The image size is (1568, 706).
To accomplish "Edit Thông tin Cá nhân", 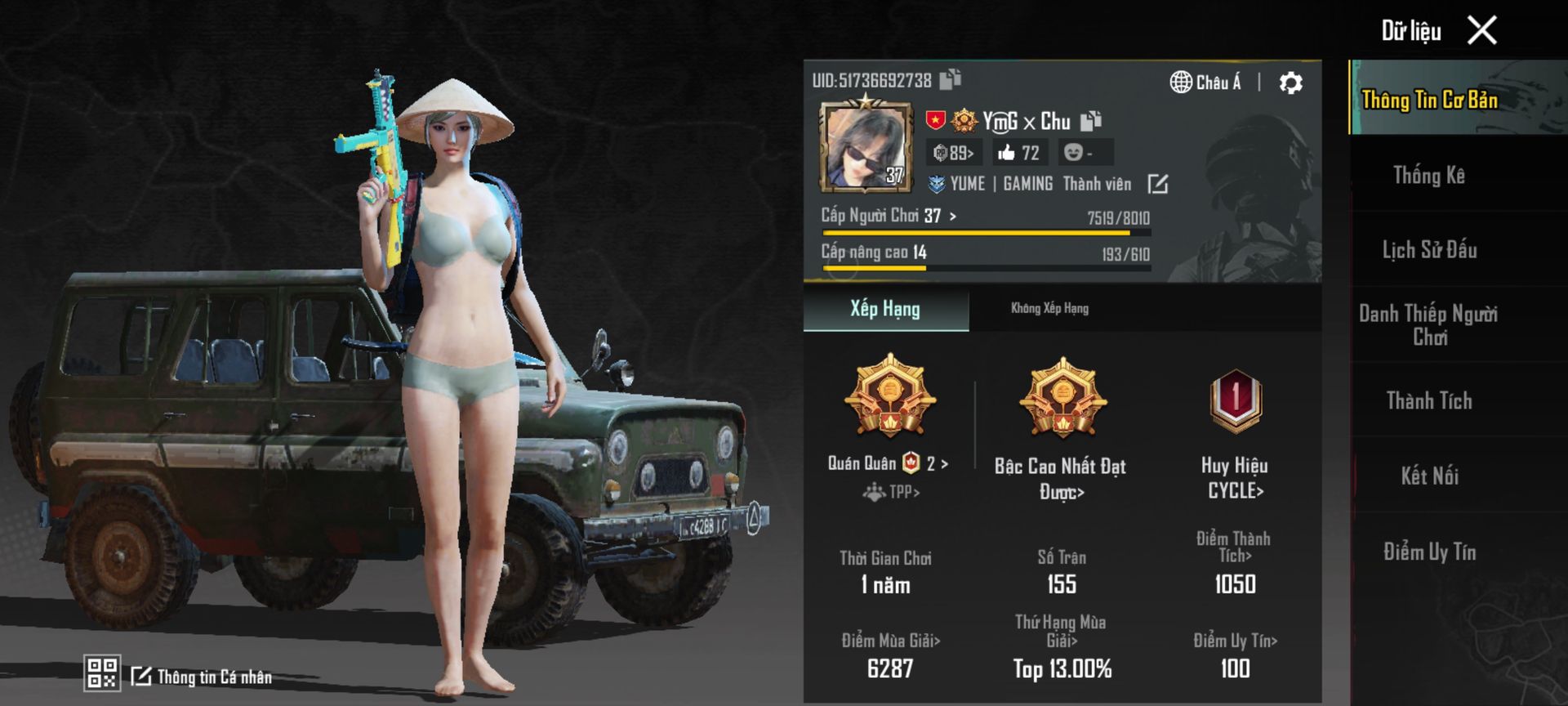I will tap(203, 677).
